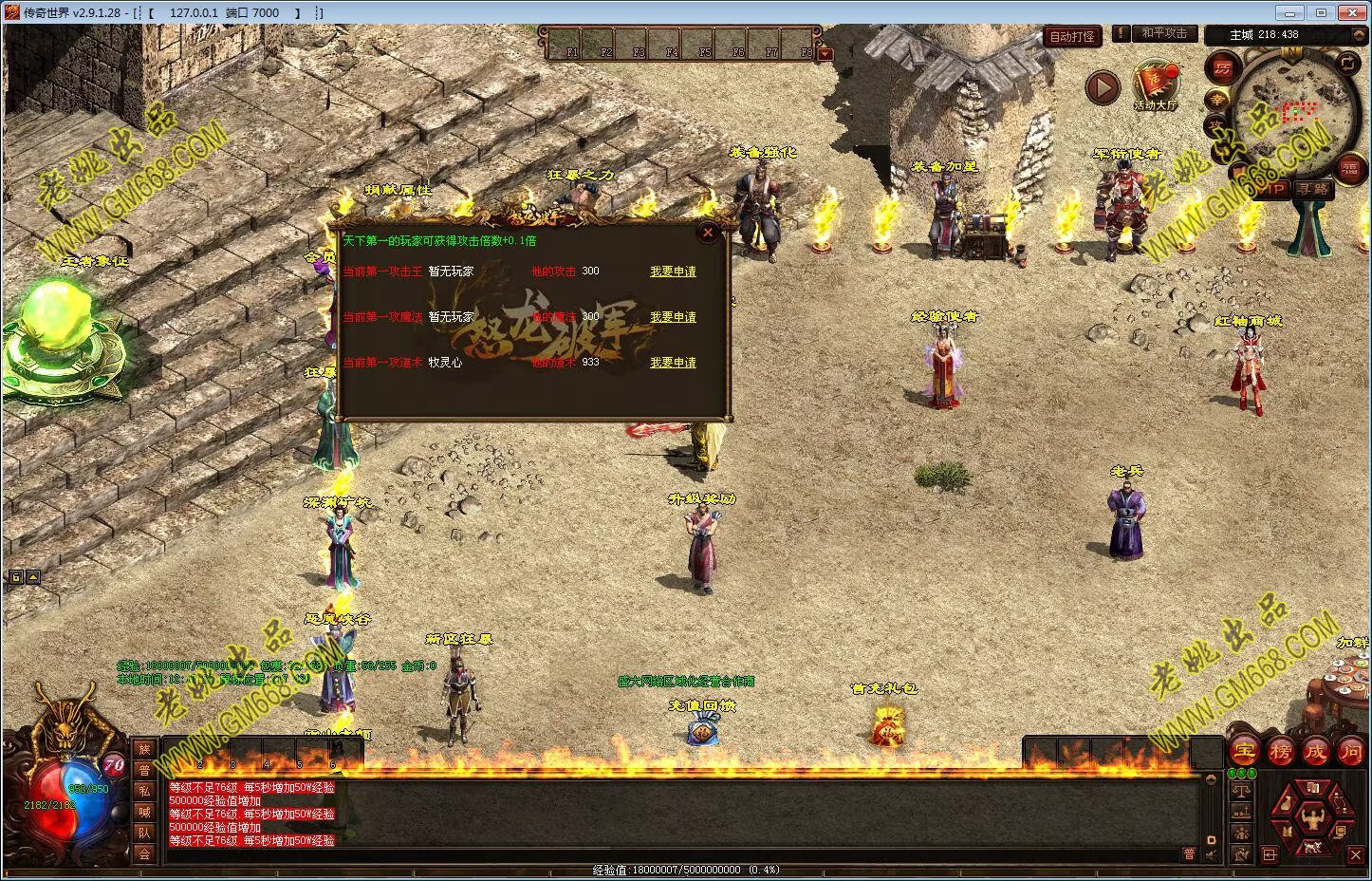Minimize the game window
Image resolution: width=1372 pixels, height=881 pixels.
click(x=1288, y=12)
